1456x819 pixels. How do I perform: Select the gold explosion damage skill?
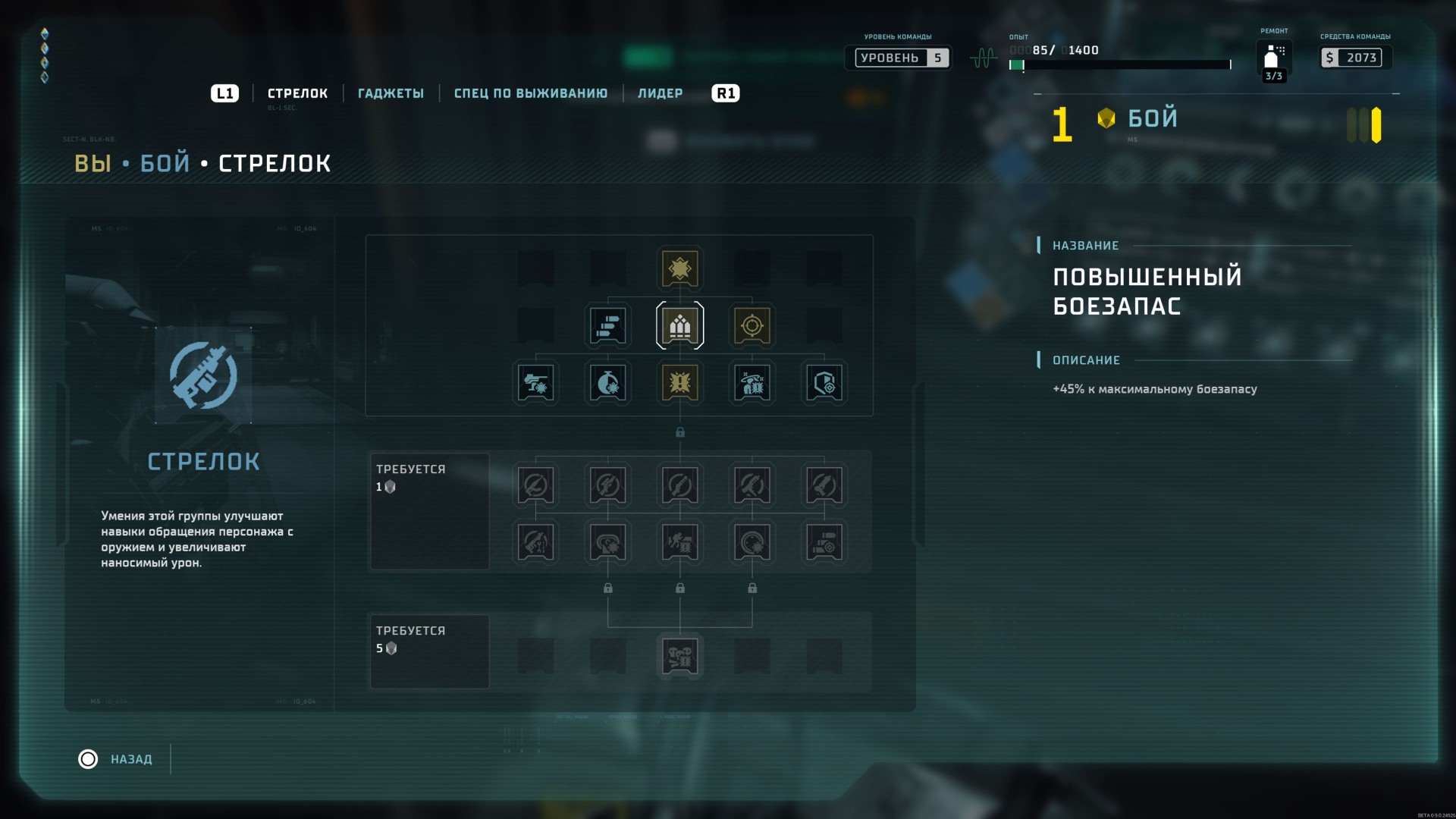pyautogui.click(x=679, y=383)
